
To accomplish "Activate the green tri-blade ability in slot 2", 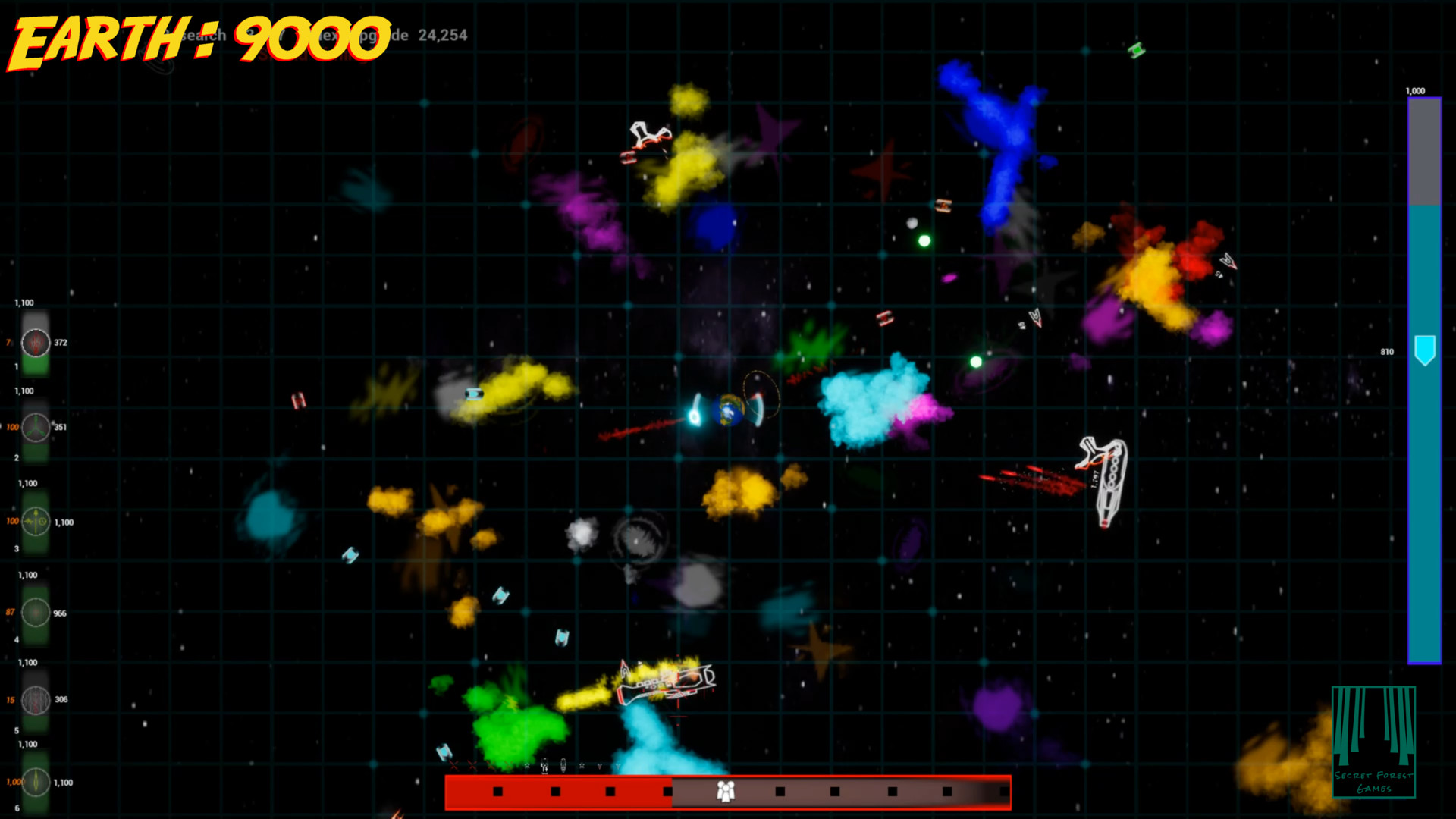I will 34,425.
